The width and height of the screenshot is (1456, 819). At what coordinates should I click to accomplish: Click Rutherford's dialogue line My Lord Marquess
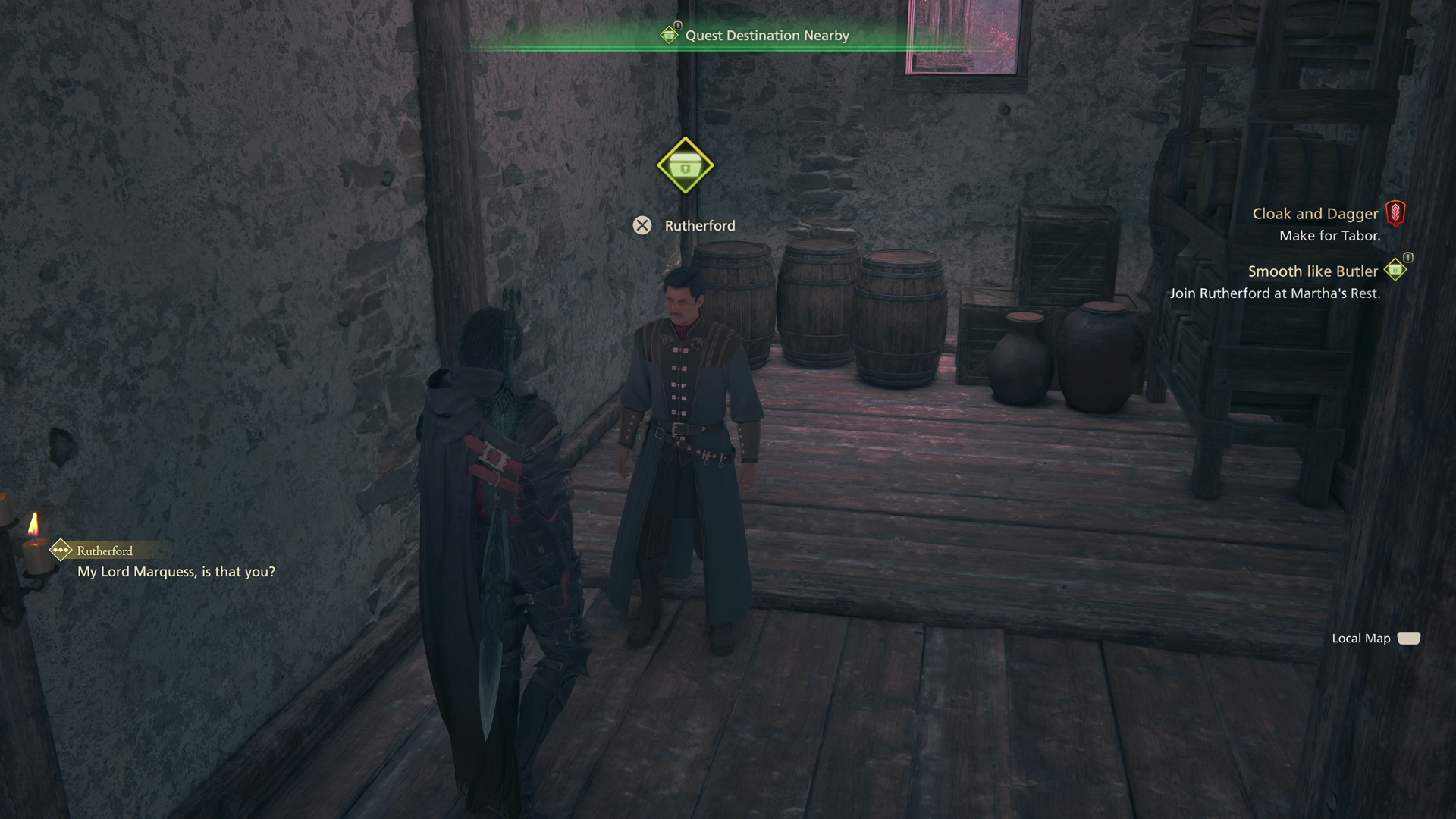(x=175, y=572)
